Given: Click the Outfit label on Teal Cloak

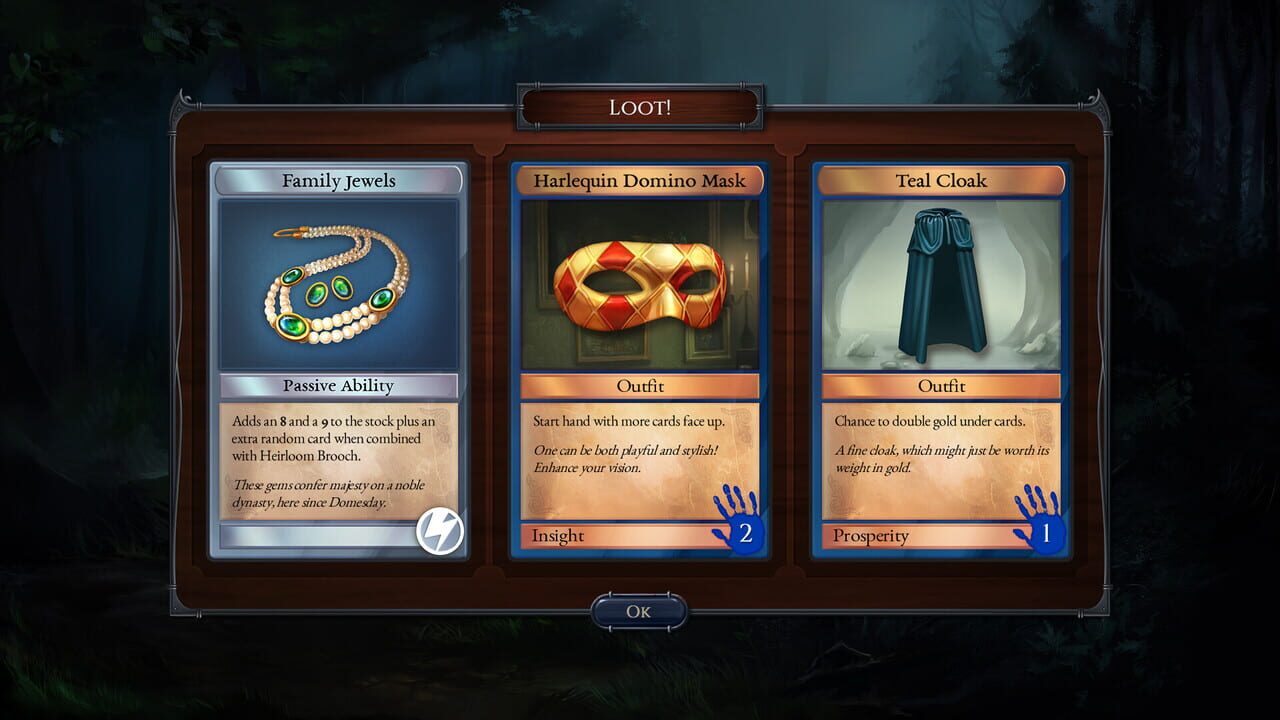Looking at the screenshot, I should tap(944, 386).
